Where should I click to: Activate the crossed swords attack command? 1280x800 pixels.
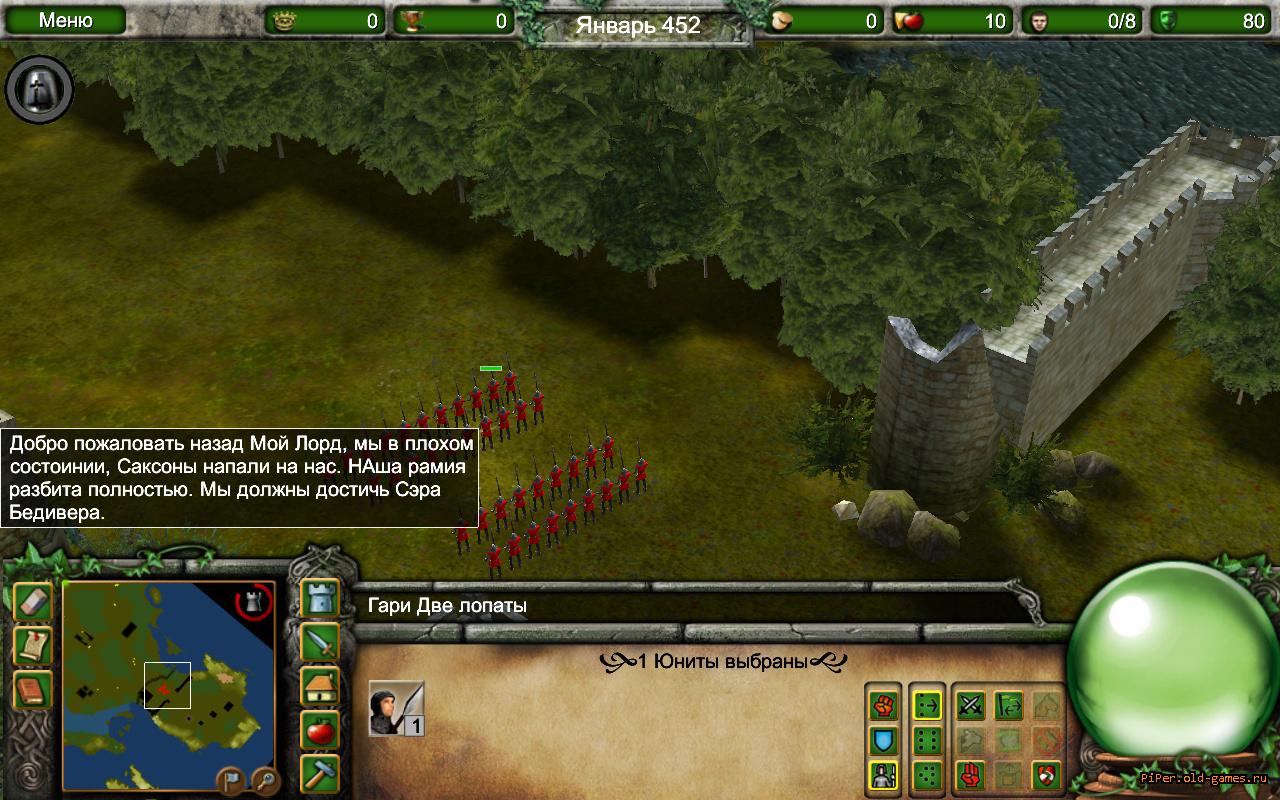[x=970, y=706]
